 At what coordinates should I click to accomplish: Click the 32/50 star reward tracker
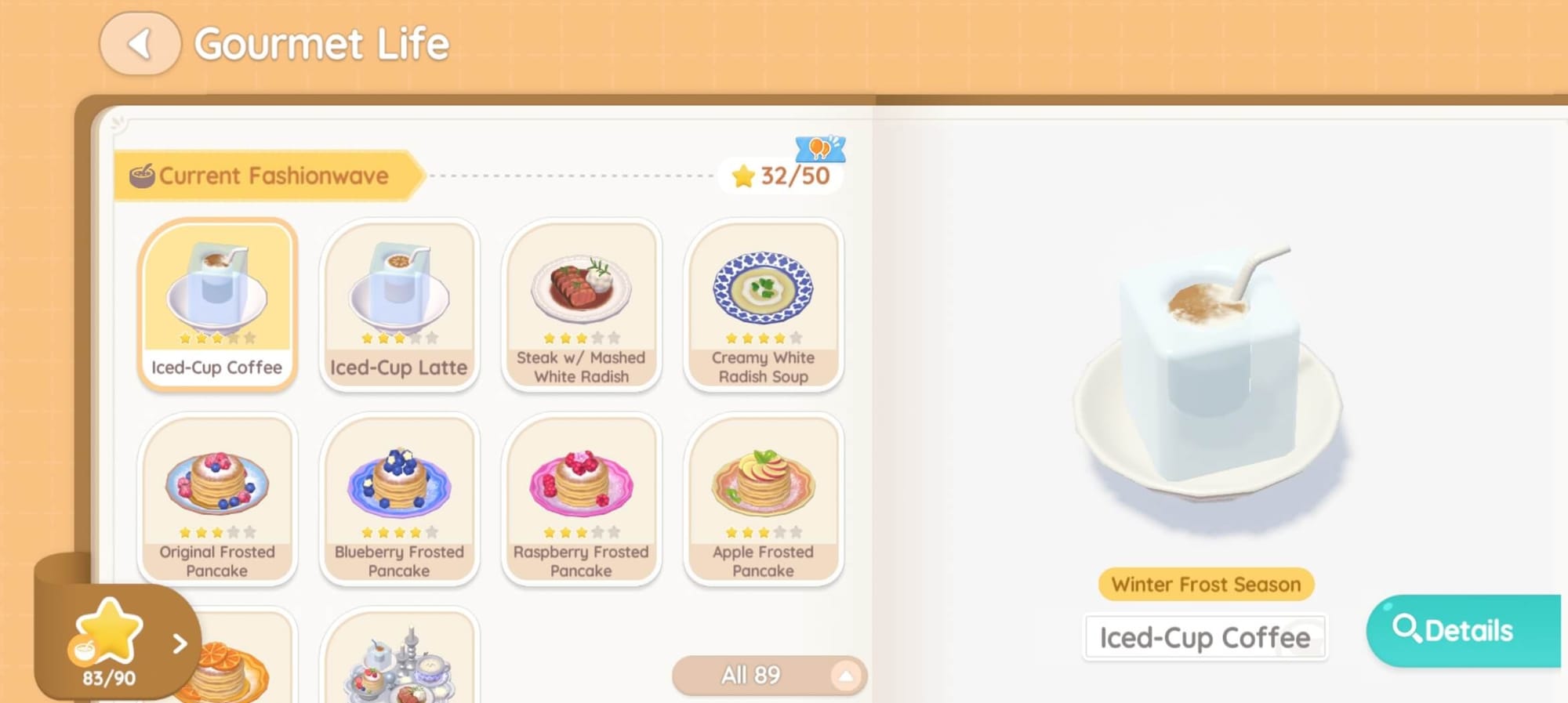click(780, 176)
